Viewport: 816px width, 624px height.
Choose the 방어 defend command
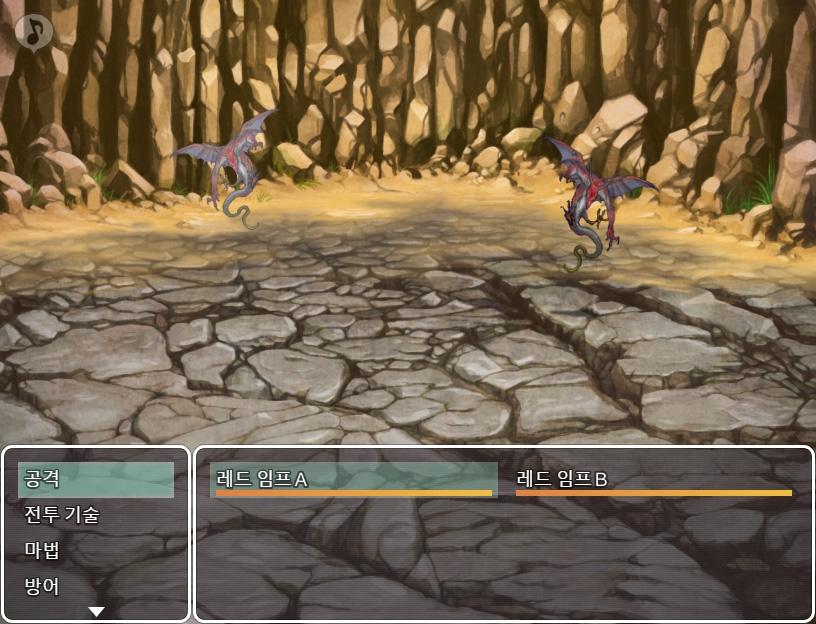coord(95,587)
